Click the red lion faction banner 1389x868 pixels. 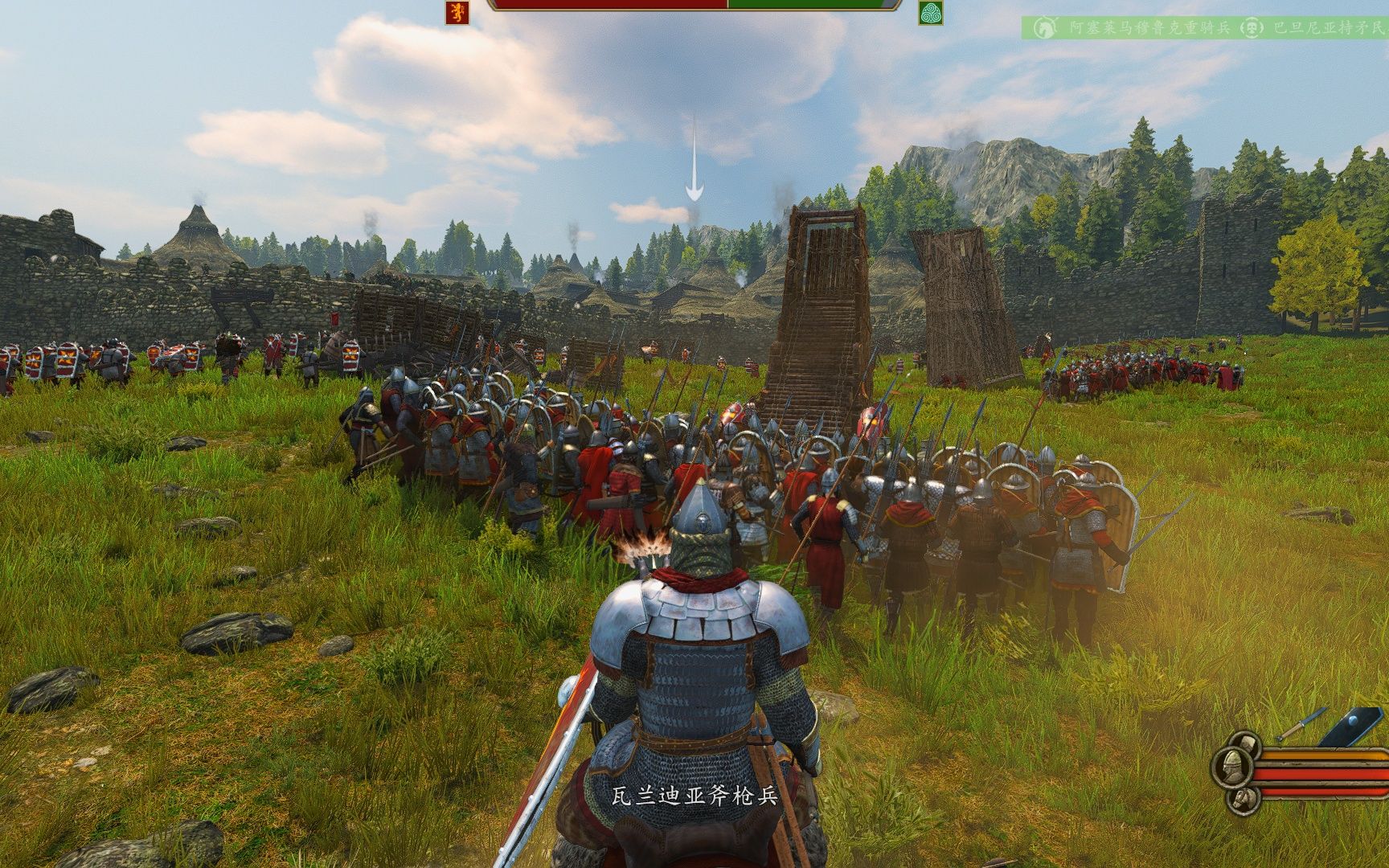(x=457, y=12)
